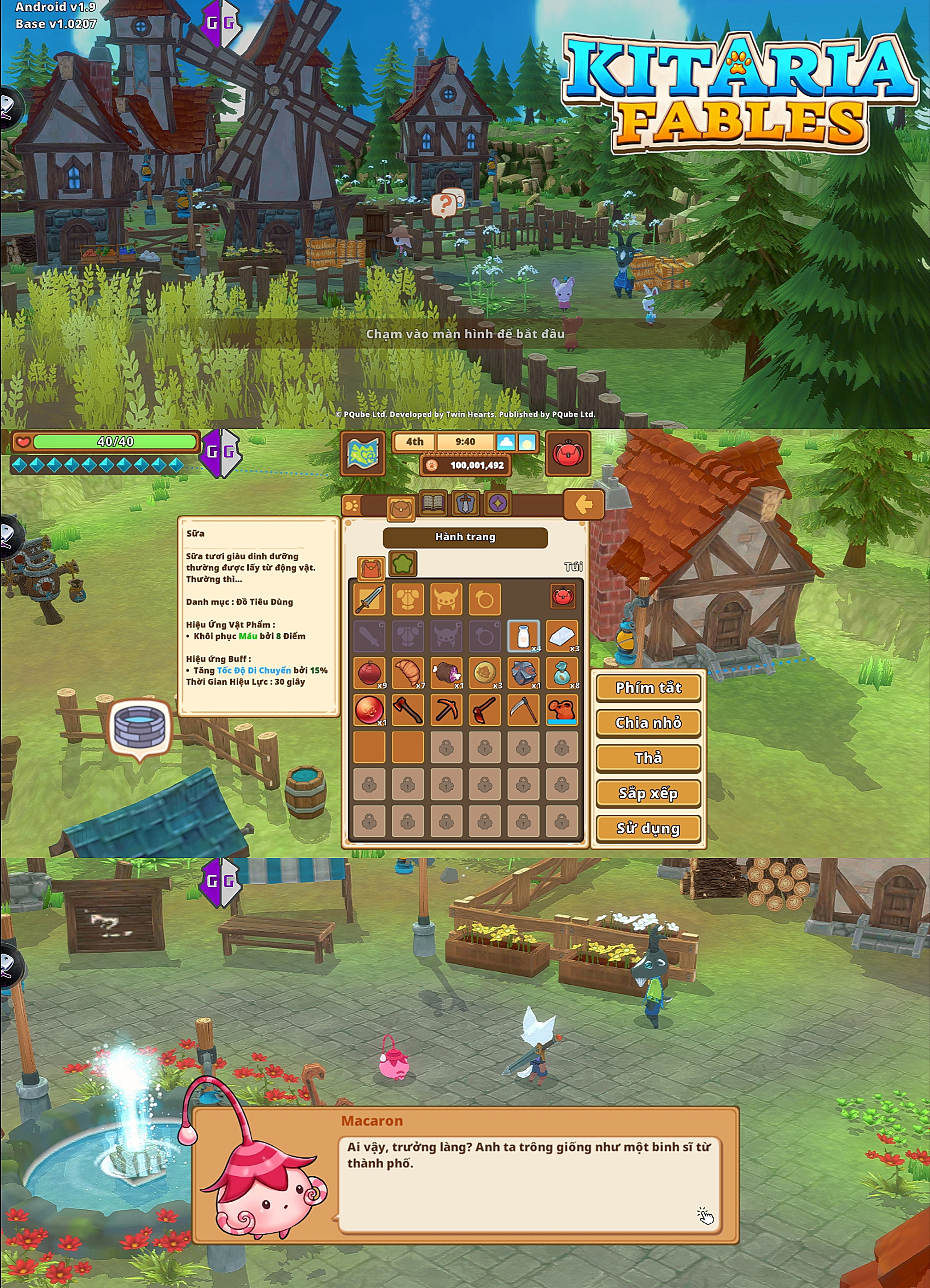Screen dimensions: 930x1288
Task: Switch to the open book tab
Action: click(433, 504)
